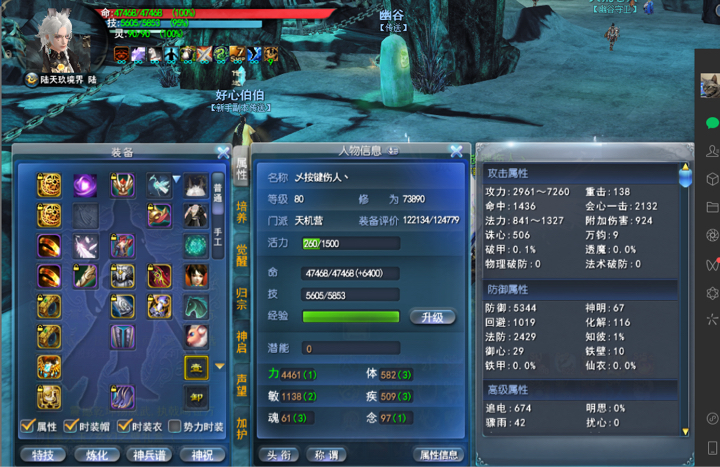Image resolution: width=720 pixels, height=467 pixels.
Task: Close the 人物信息 character info window
Action: [x=456, y=152]
